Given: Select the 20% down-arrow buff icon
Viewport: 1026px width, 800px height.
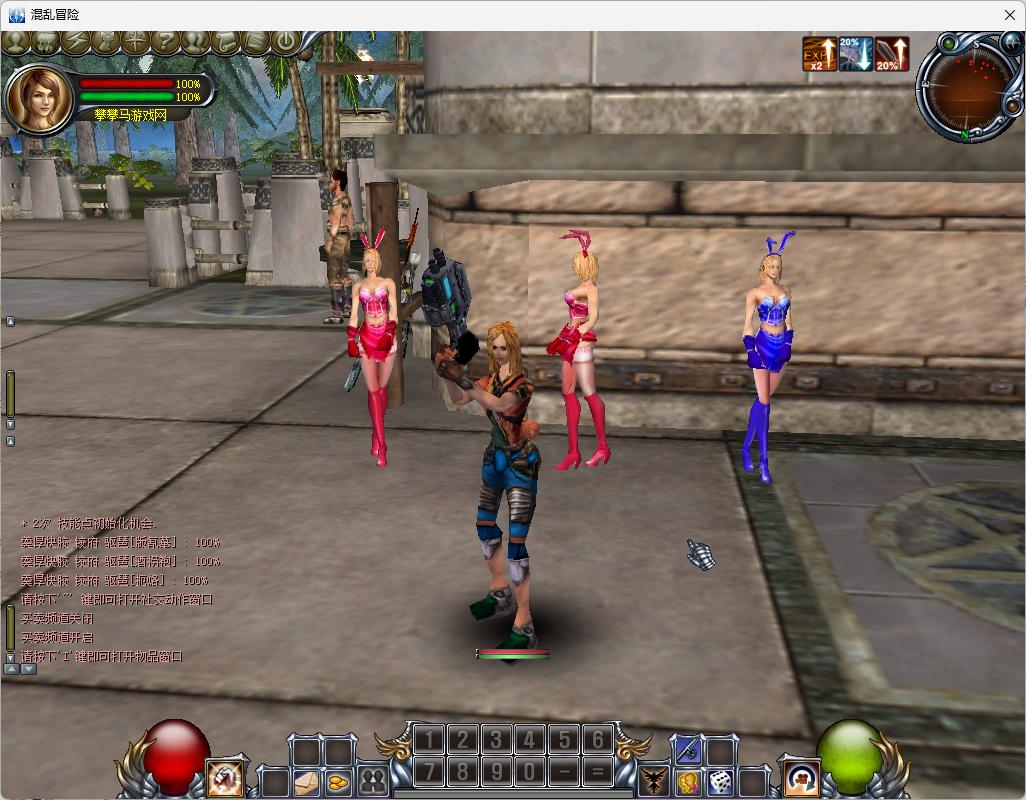Looking at the screenshot, I should tap(856, 54).
